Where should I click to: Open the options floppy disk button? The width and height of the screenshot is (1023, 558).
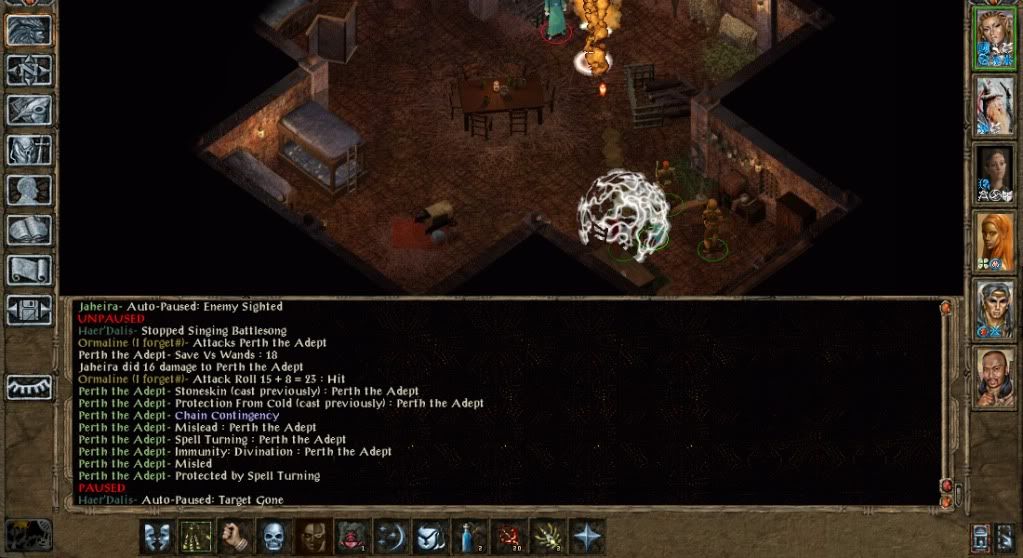(30, 309)
